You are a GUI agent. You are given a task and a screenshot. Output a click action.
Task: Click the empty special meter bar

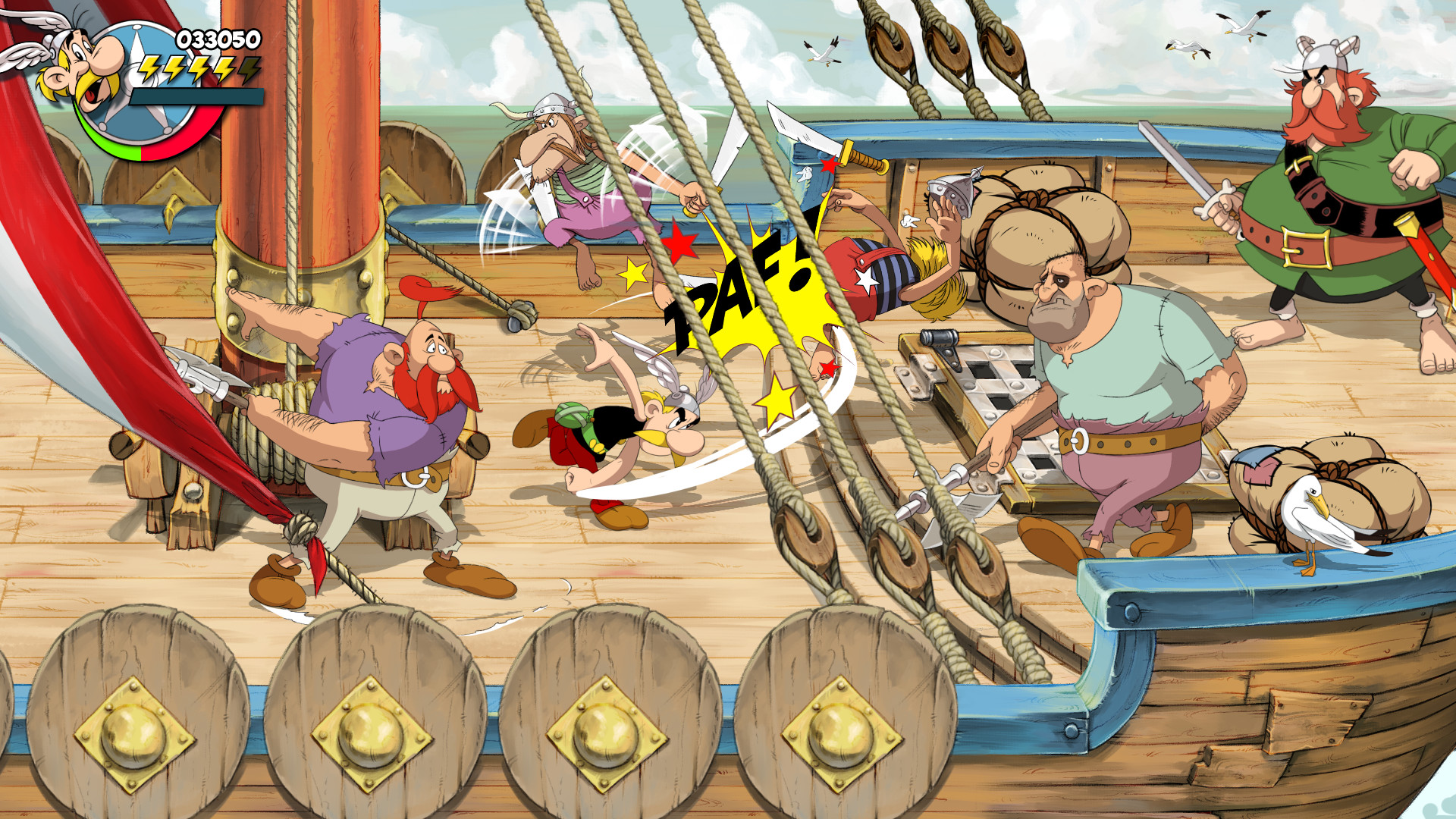coord(197,96)
